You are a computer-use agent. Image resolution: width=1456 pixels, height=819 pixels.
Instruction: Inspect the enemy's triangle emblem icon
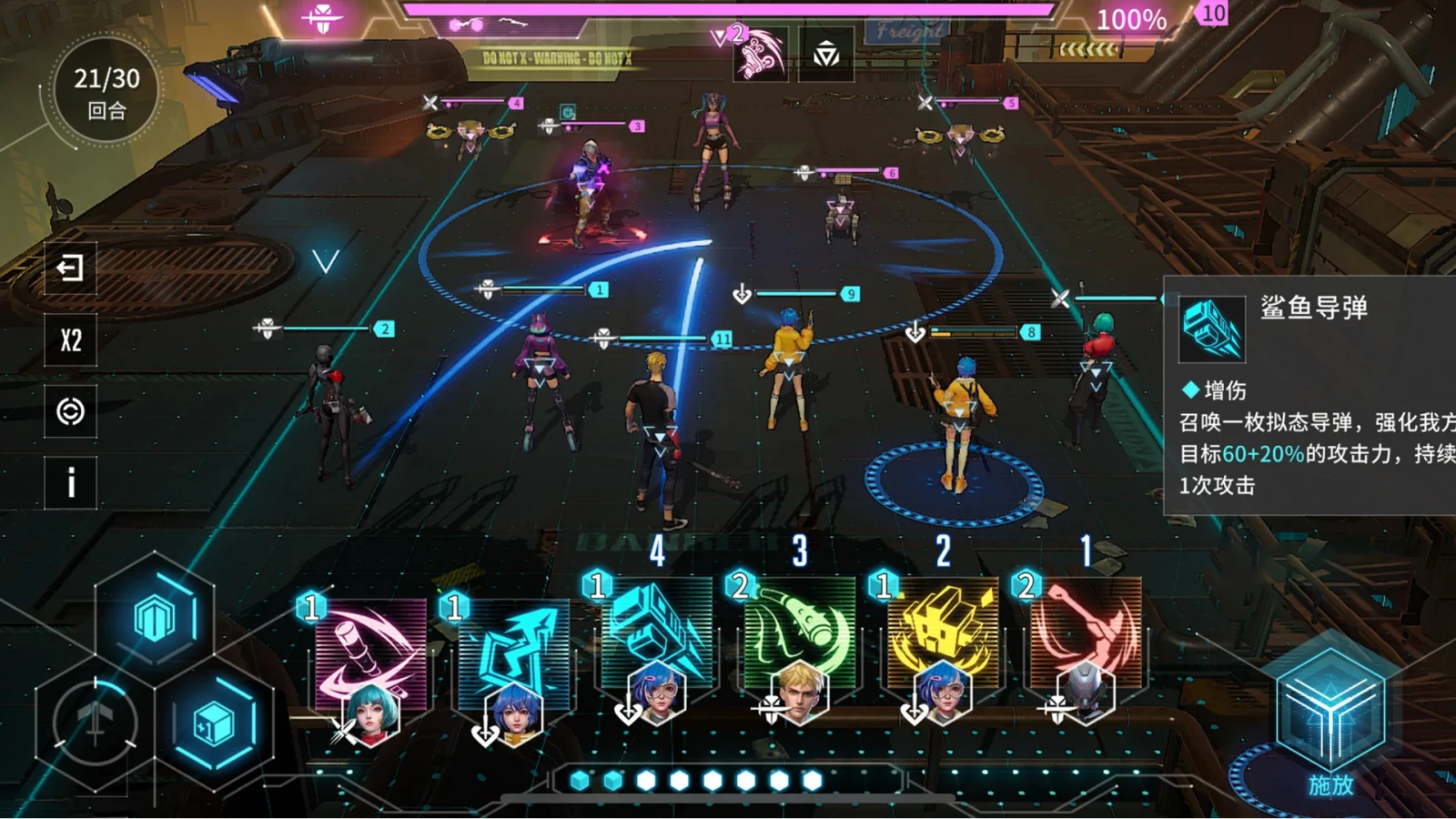coord(826,56)
